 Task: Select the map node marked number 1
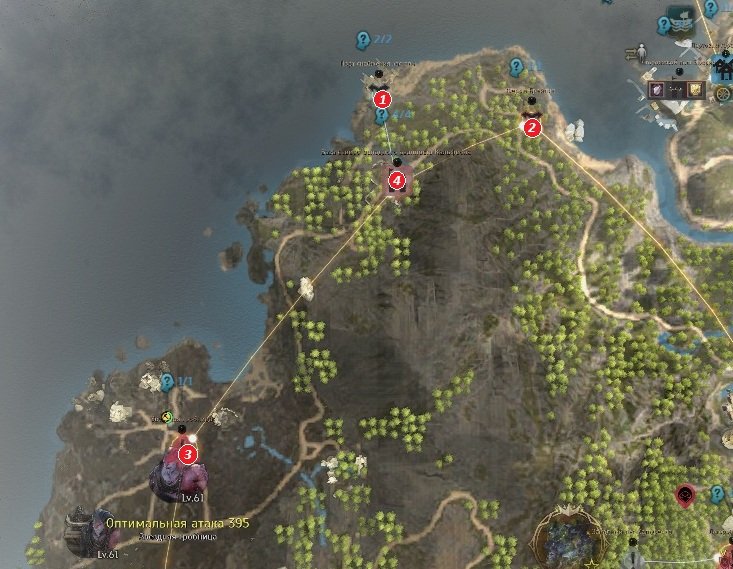[x=381, y=98]
